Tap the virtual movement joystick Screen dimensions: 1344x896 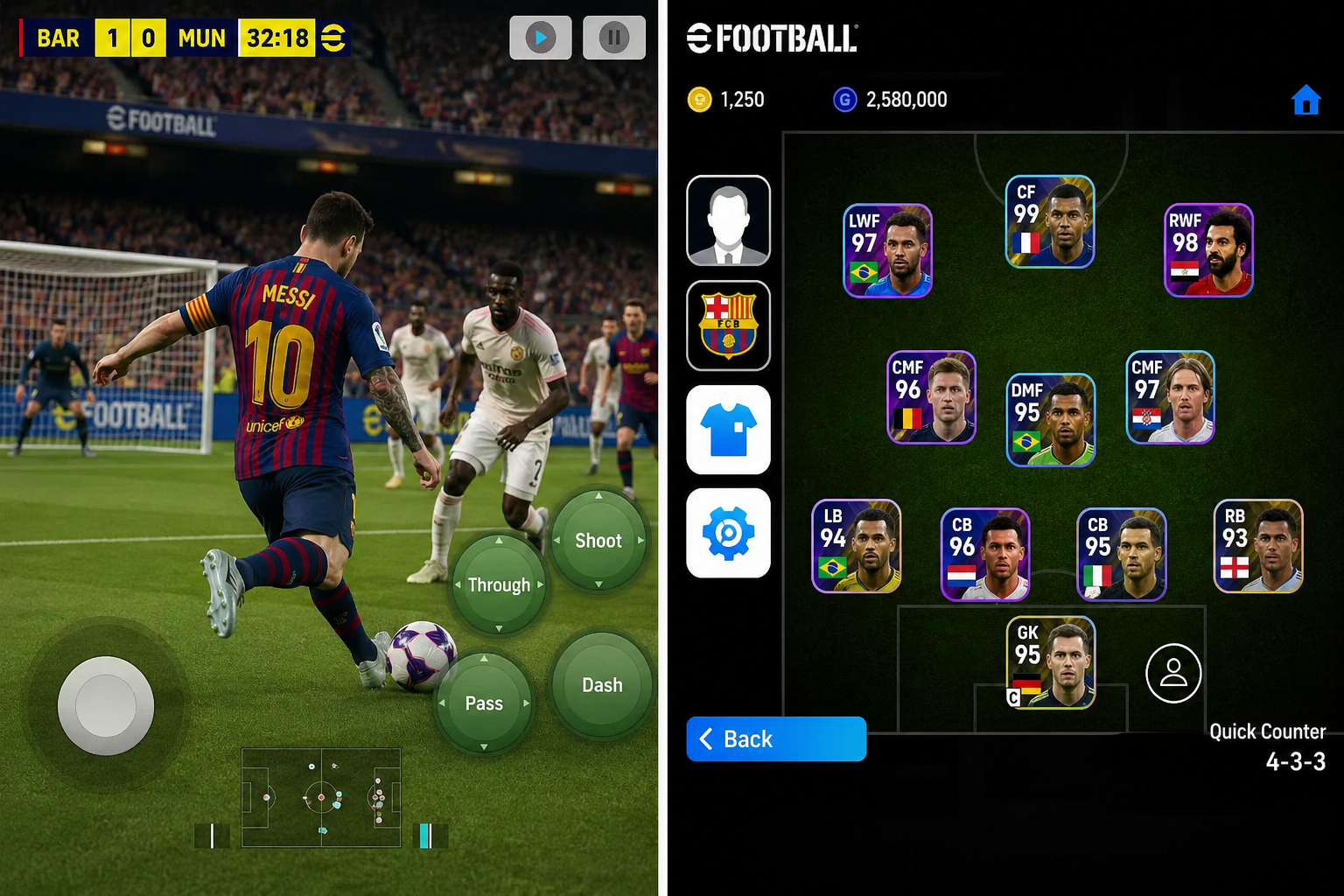pyautogui.click(x=107, y=705)
